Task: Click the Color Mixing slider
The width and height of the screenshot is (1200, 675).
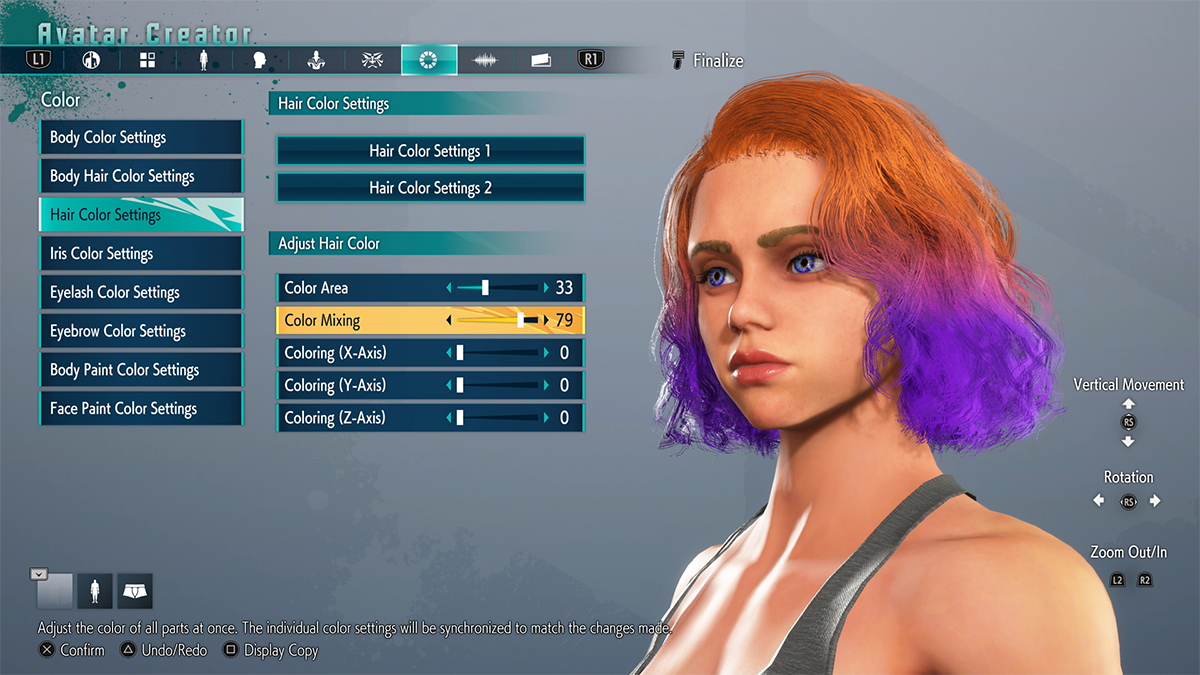Action: click(497, 321)
